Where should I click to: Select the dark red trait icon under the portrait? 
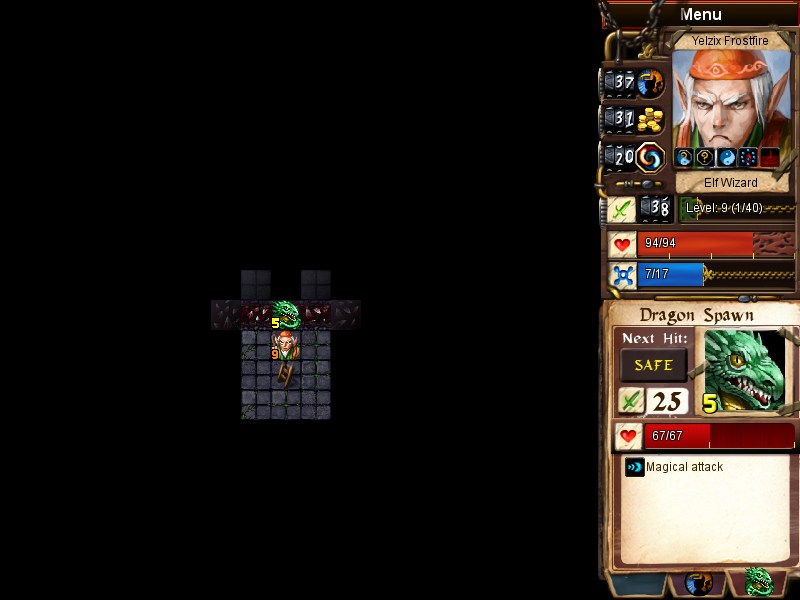click(x=769, y=158)
